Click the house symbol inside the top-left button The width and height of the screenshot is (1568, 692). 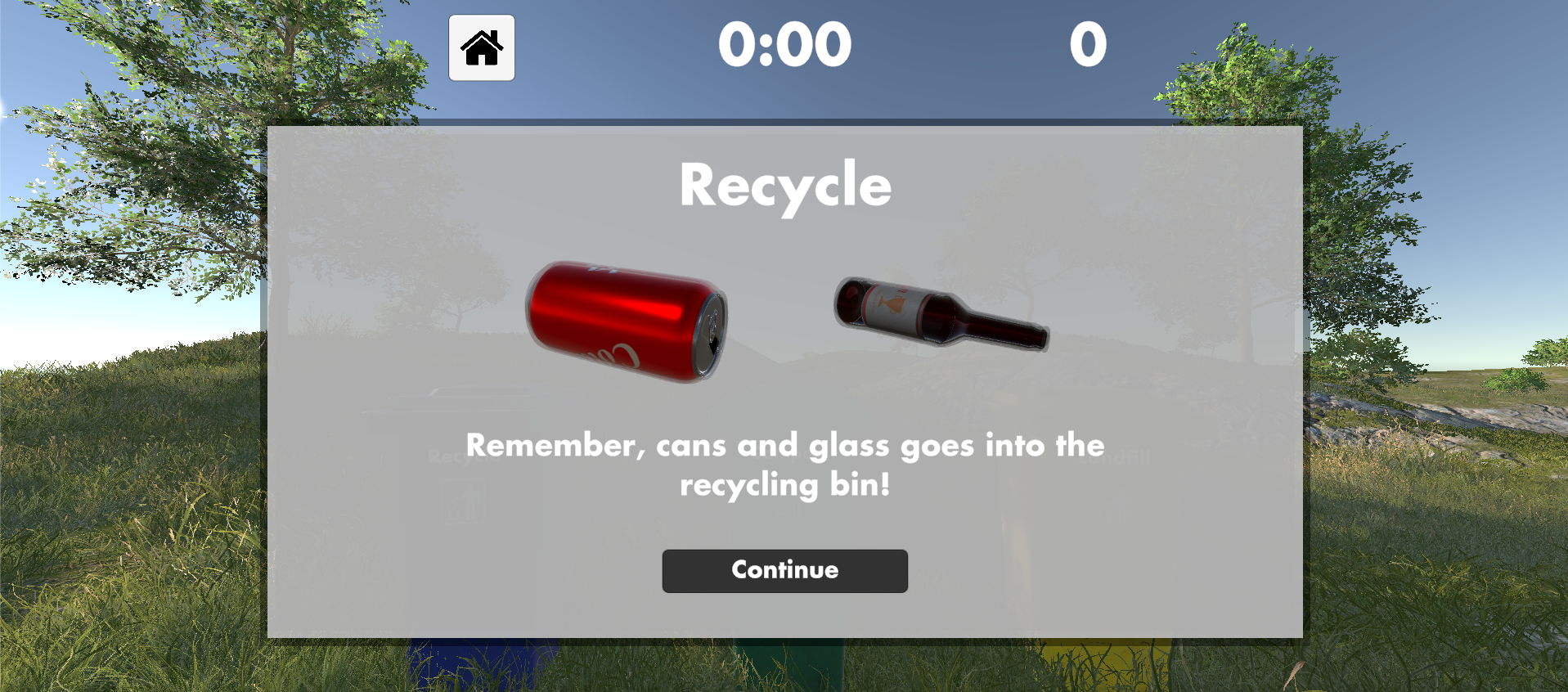click(482, 47)
